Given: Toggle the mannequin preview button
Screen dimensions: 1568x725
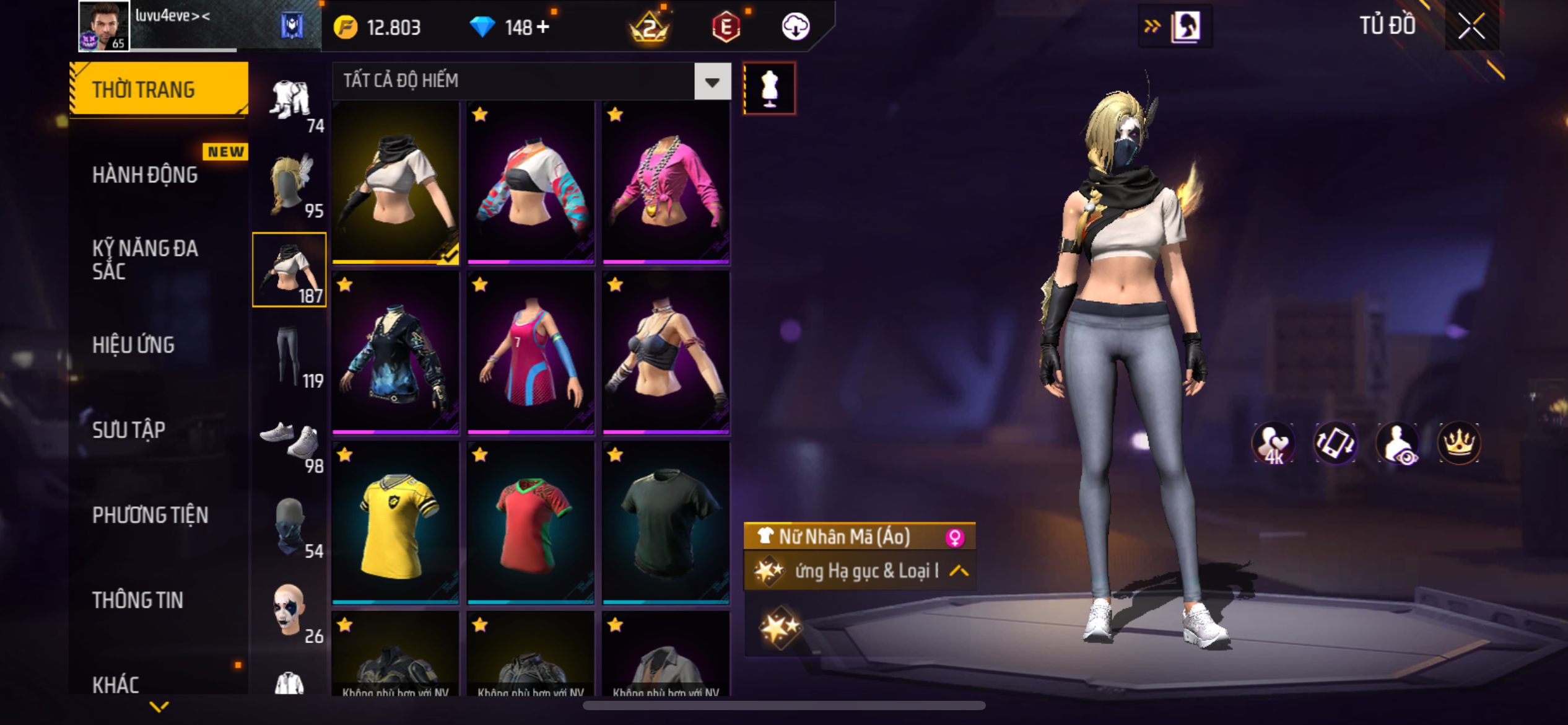Looking at the screenshot, I should point(769,89).
